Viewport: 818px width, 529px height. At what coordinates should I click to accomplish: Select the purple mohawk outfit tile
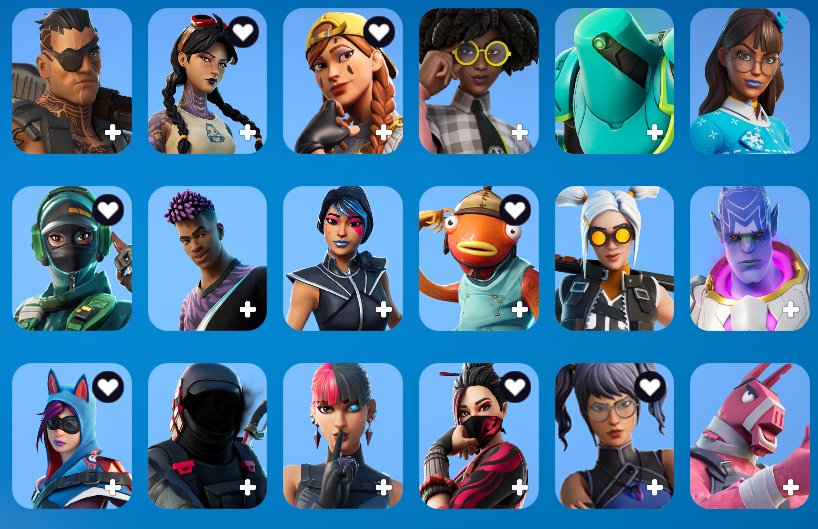pos(207,258)
